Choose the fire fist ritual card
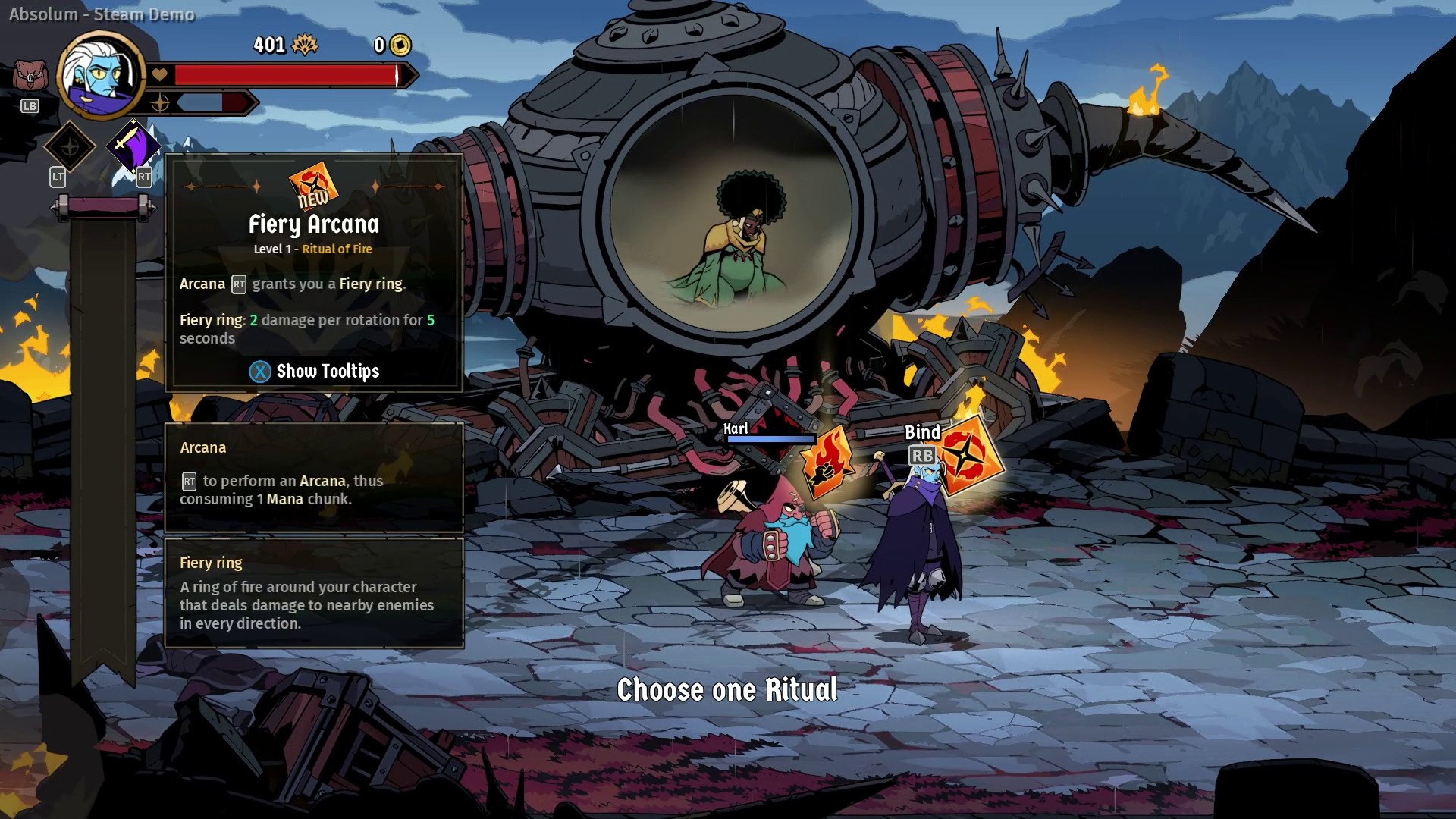Screen dimensions: 1456x819 [x=827, y=461]
